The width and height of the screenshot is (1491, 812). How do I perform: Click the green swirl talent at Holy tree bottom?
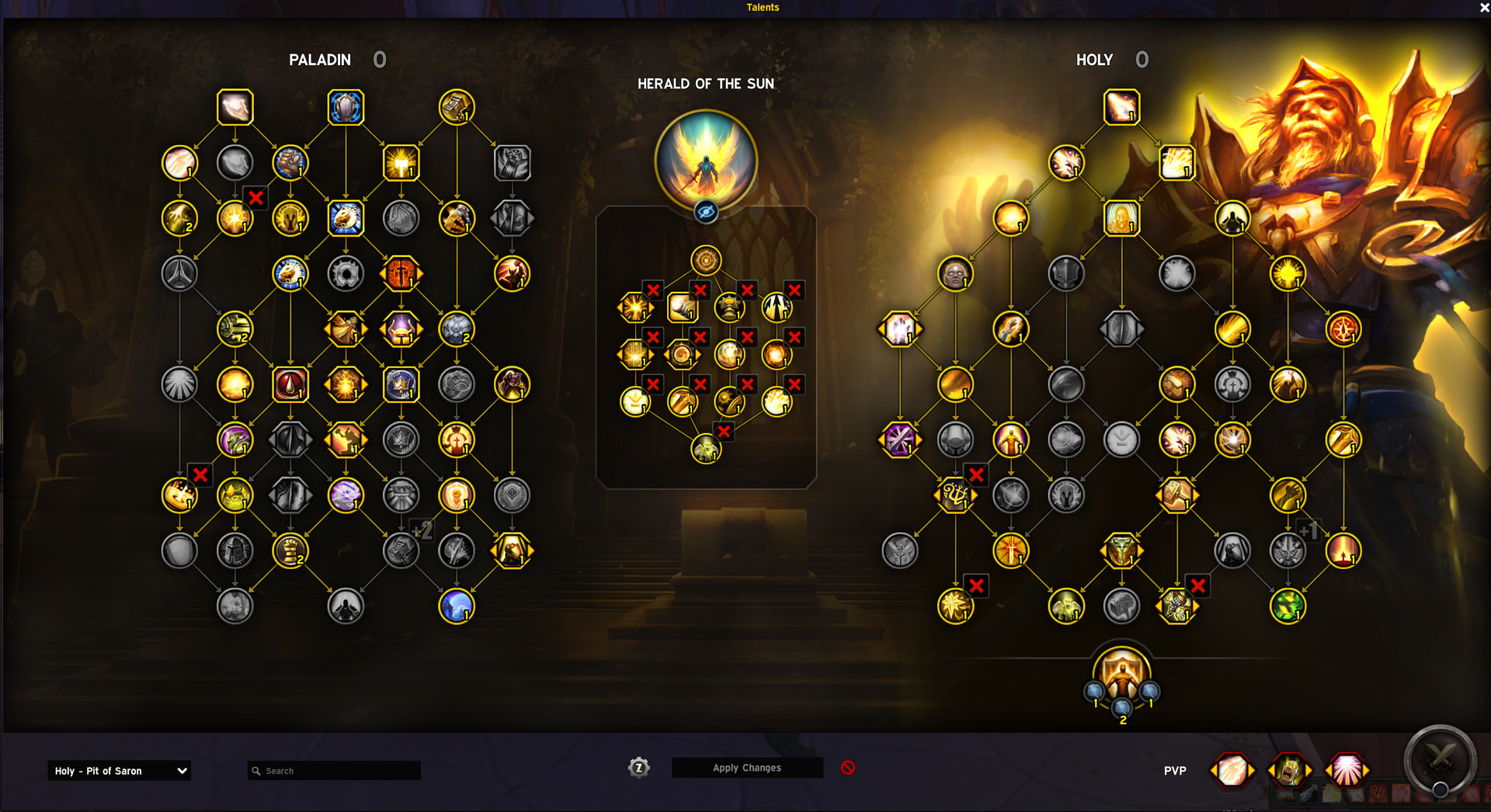1288,606
